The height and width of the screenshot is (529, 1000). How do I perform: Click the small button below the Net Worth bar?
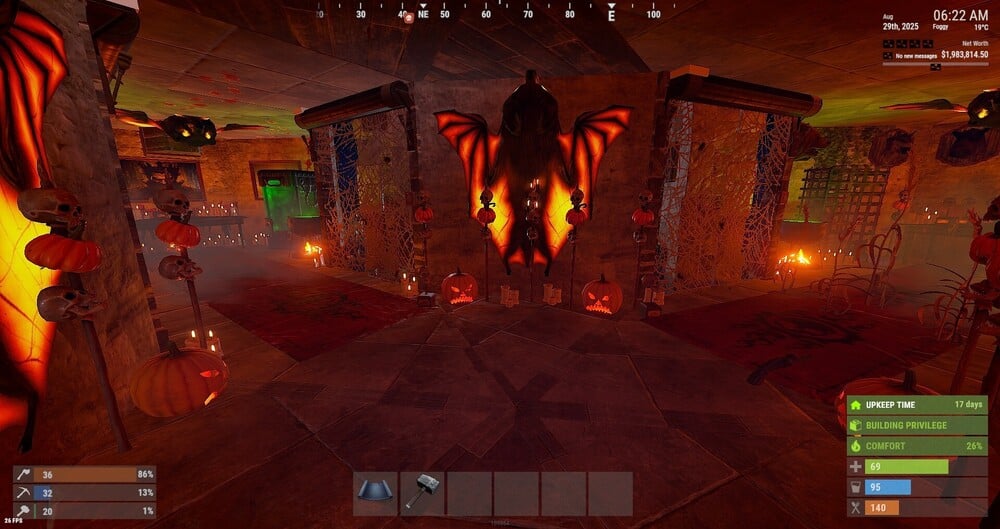point(935,67)
